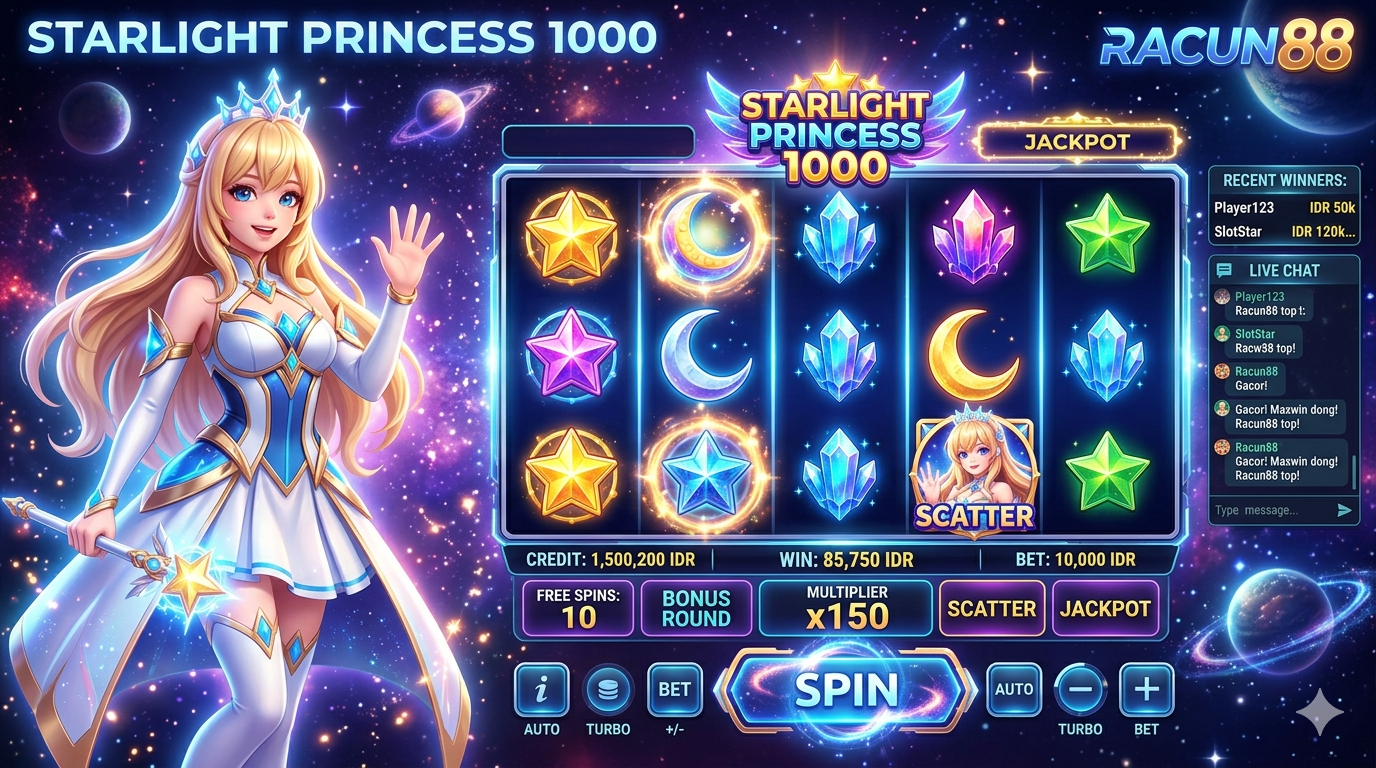The height and width of the screenshot is (768, 1376).
Task: Select the FREE SPINS 10 button
Action: (x=578, y=608)
